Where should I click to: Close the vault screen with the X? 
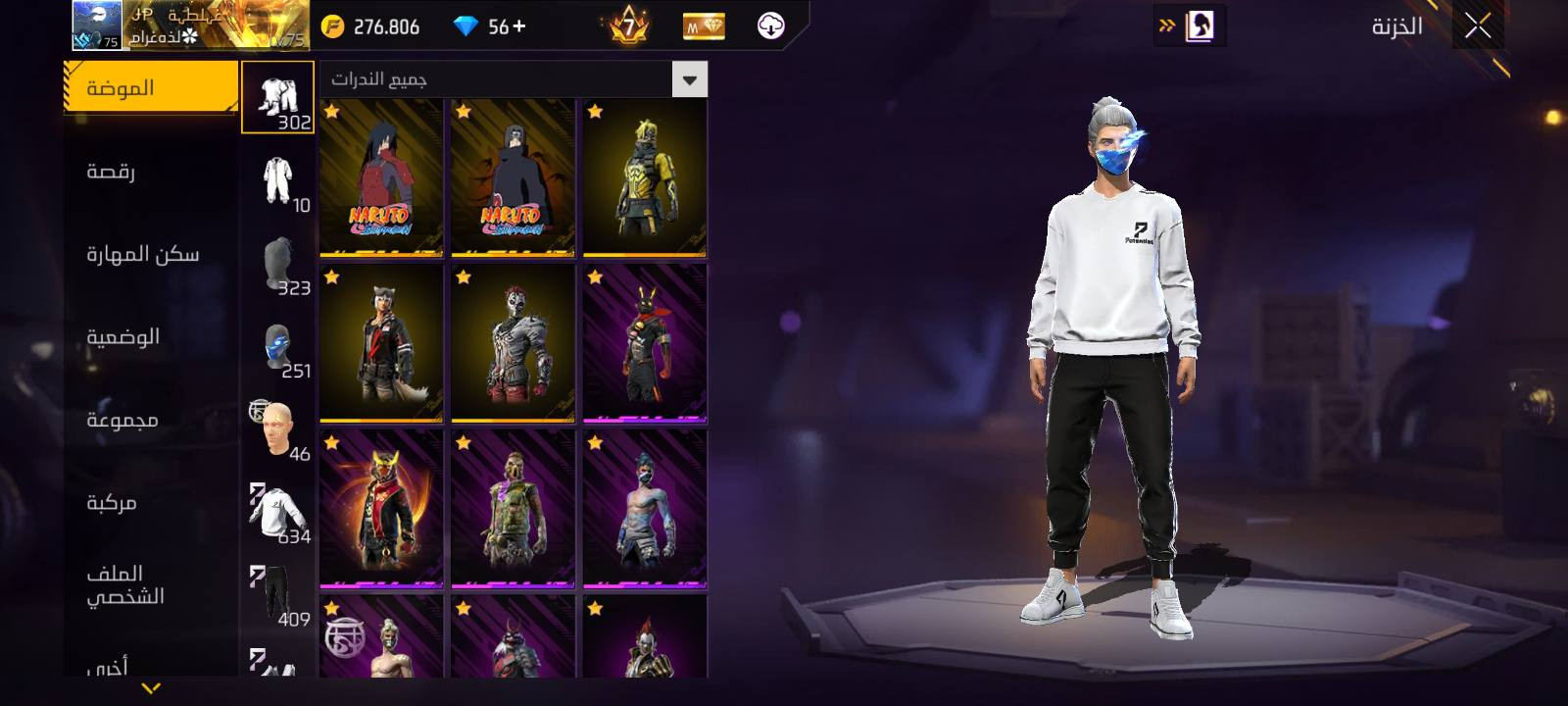pos(1478,26)
